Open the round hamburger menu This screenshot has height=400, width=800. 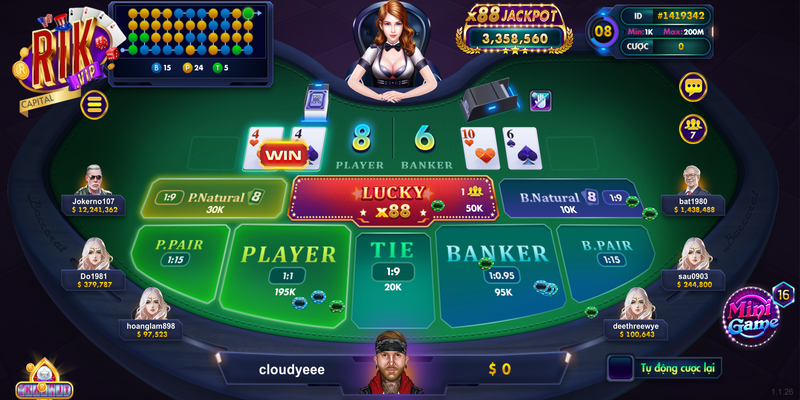pos(95,104)
